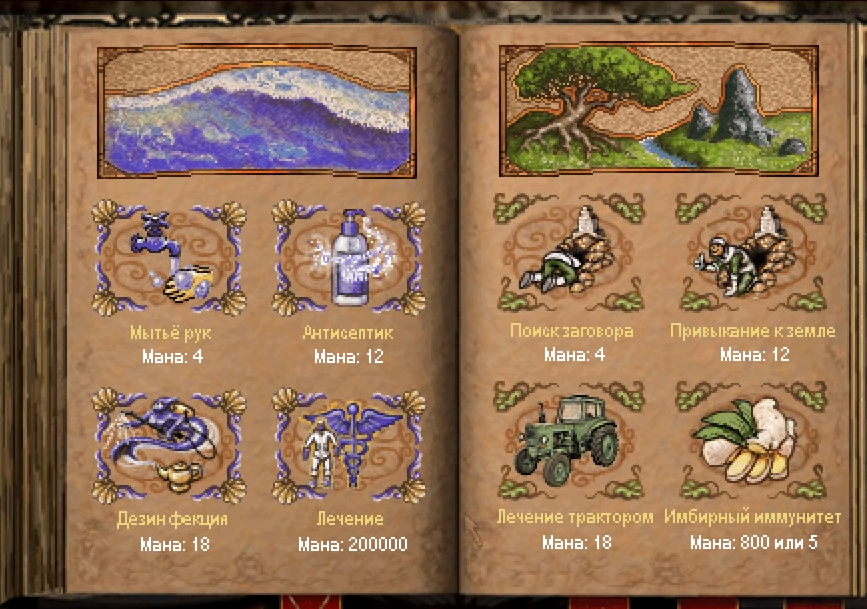Select the Мытьё рук faucet spell

(x=169, y=260)
